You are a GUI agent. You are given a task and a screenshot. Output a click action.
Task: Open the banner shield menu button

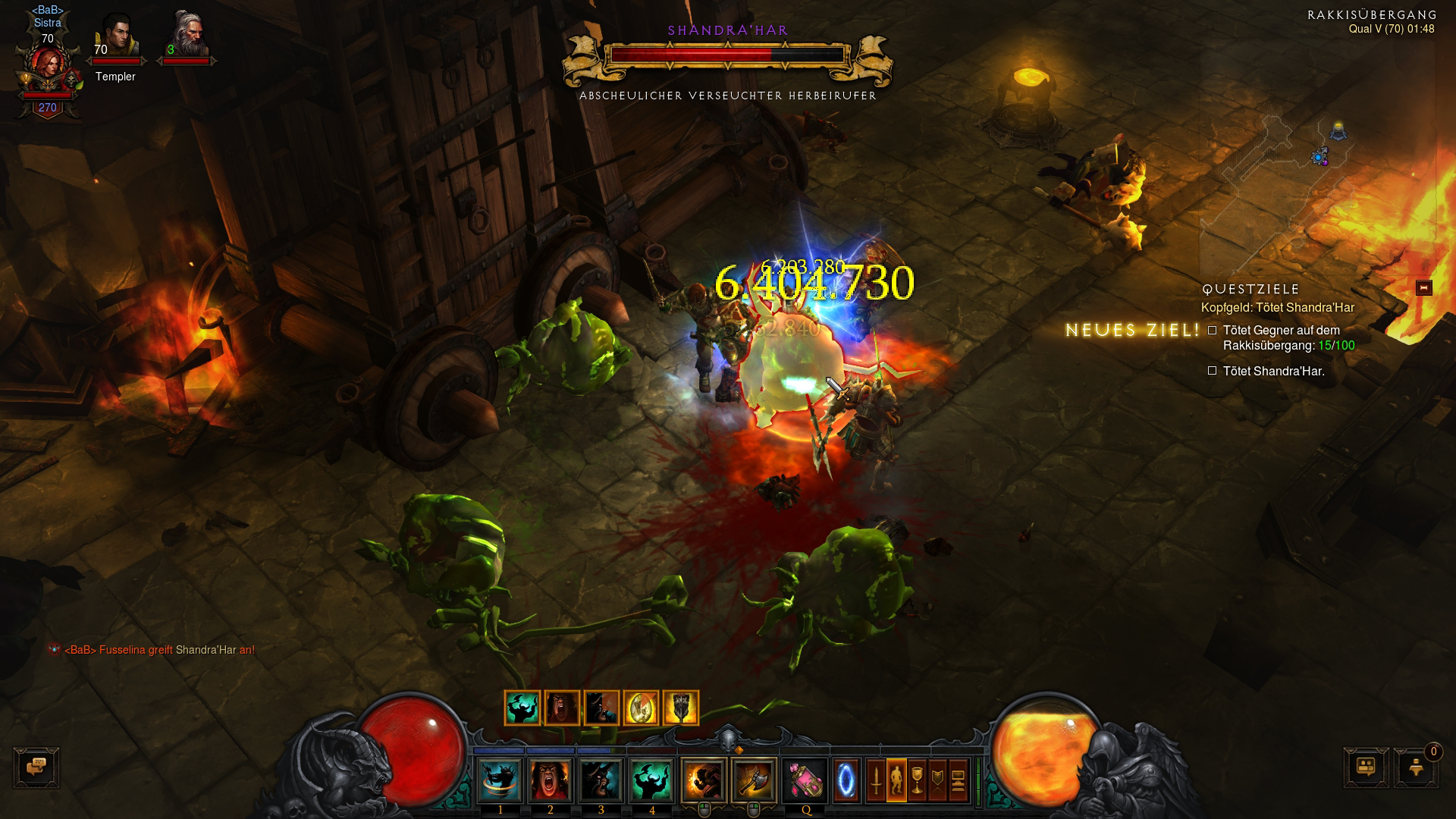pos(937,780)
